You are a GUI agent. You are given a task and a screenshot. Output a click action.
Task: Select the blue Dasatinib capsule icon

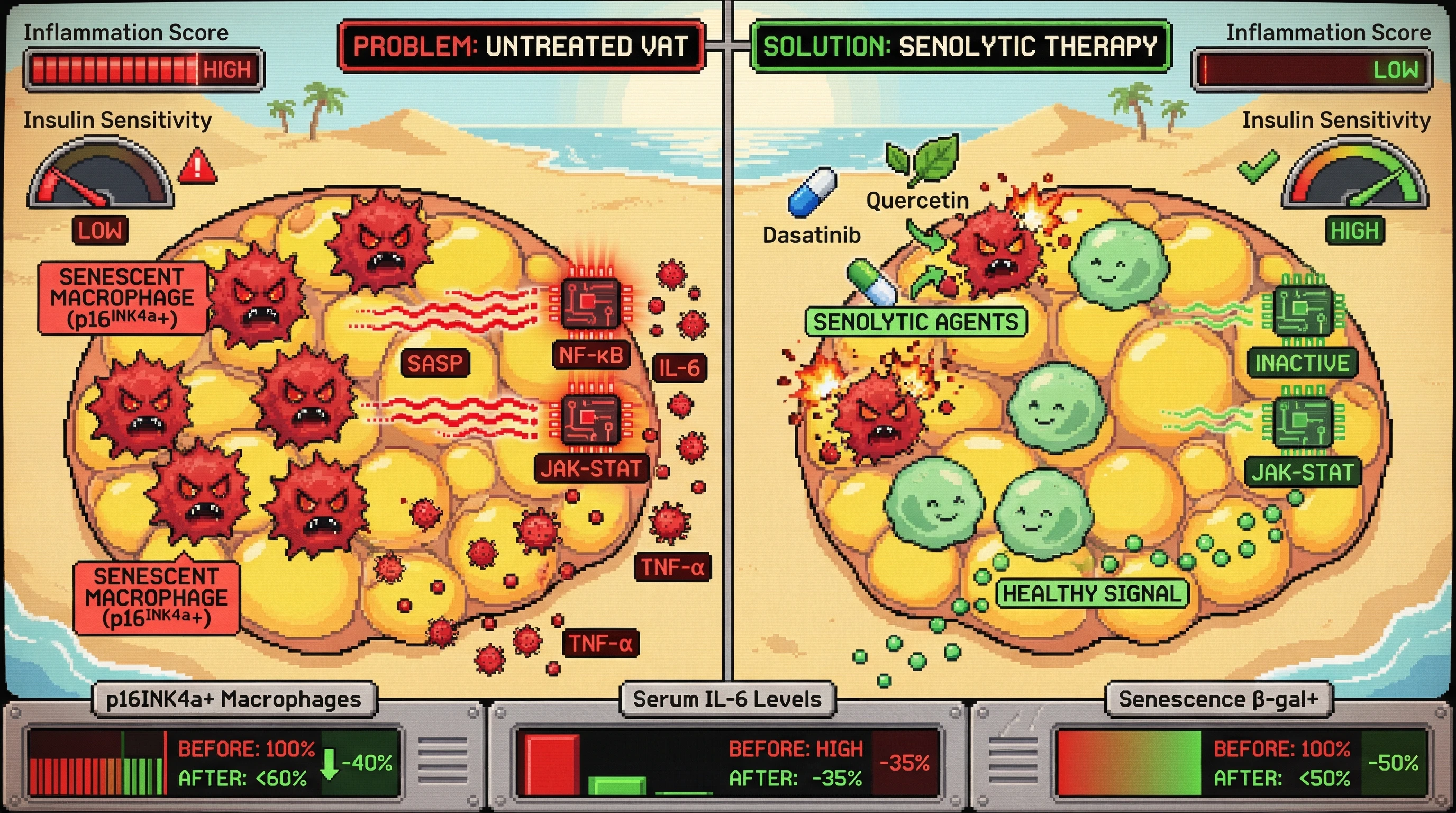click(812, 192)
